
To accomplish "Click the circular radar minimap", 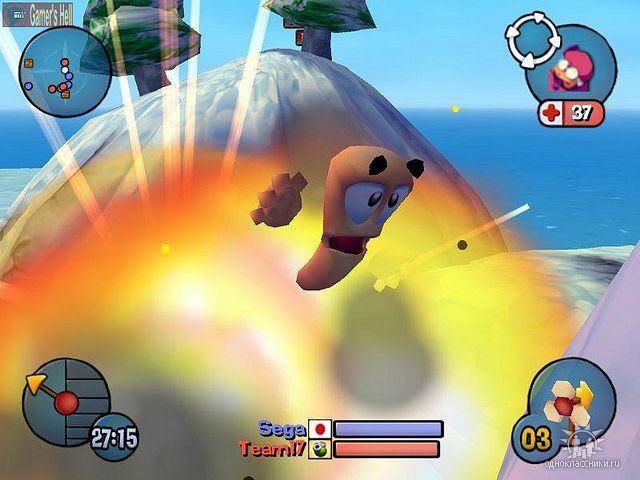I will (63, 72).
